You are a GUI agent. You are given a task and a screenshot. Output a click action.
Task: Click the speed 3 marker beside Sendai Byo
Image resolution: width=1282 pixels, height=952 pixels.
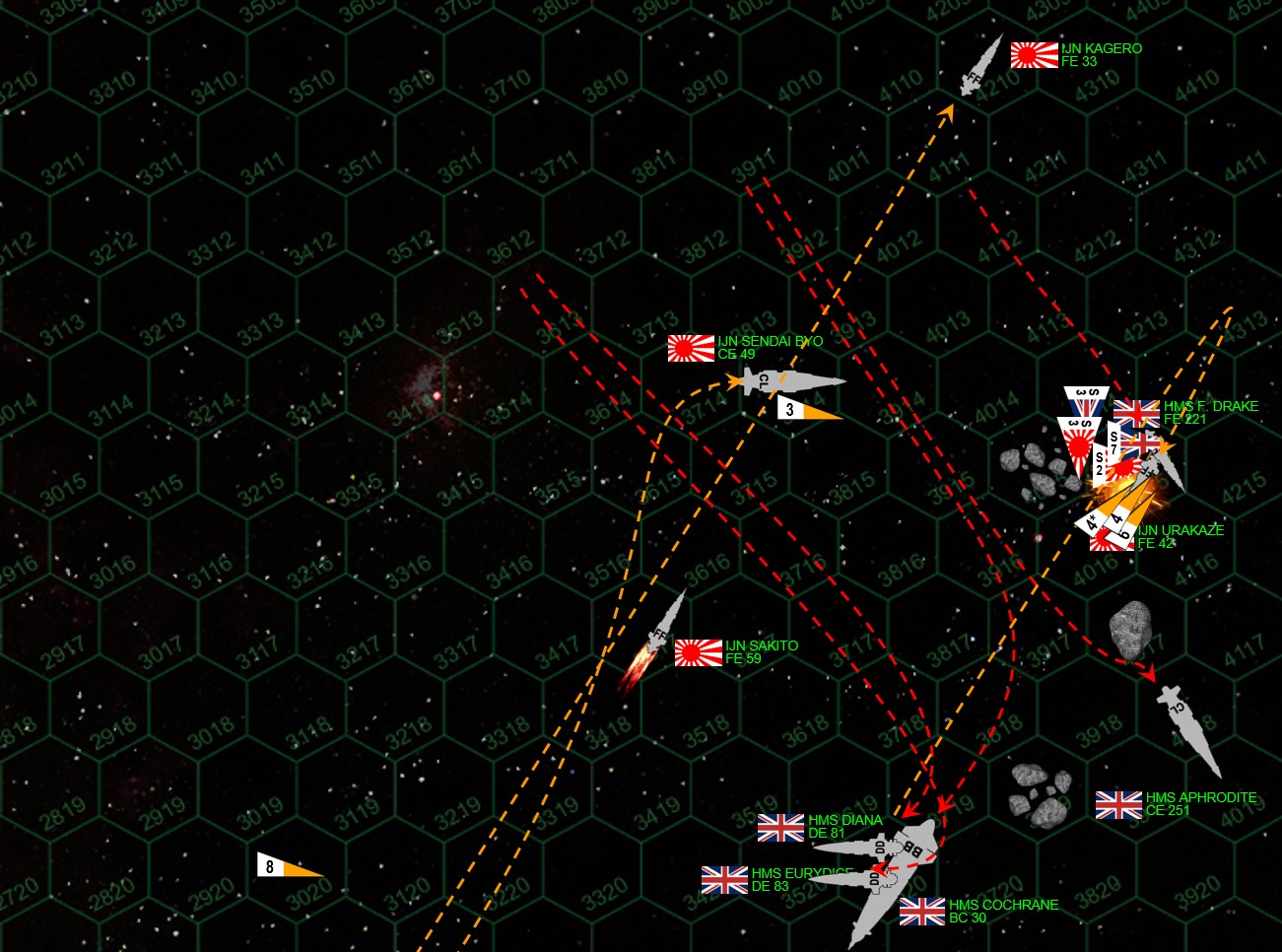[x=808, y=409]
